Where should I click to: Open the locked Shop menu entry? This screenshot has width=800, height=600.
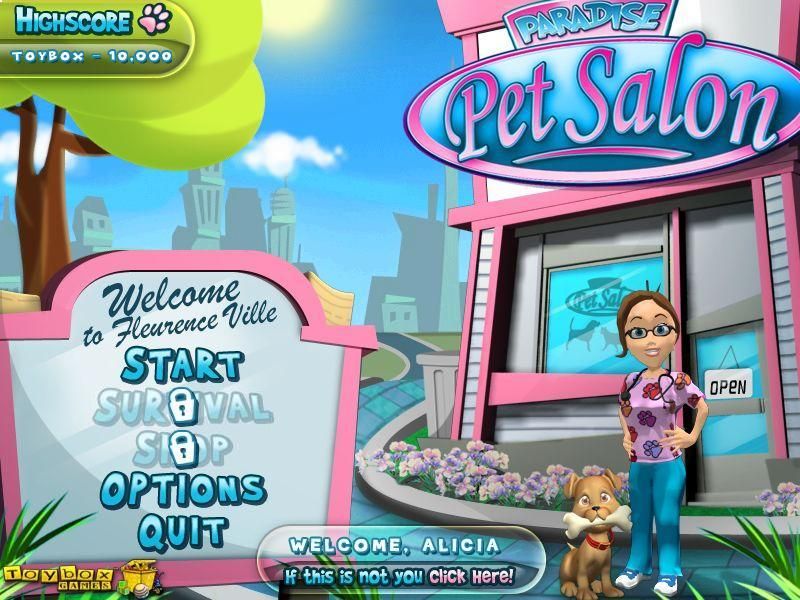coord(182,447)
